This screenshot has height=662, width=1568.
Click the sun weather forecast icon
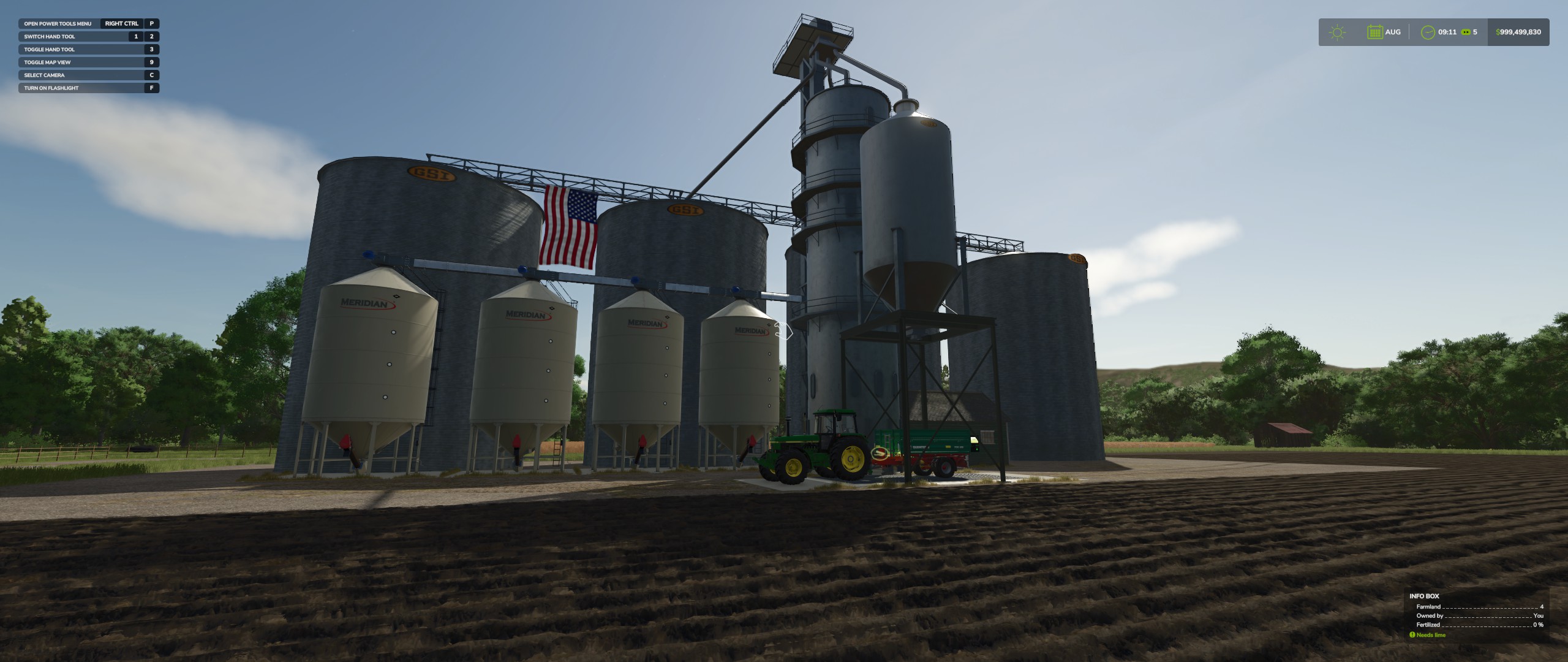pos(1336,32)
